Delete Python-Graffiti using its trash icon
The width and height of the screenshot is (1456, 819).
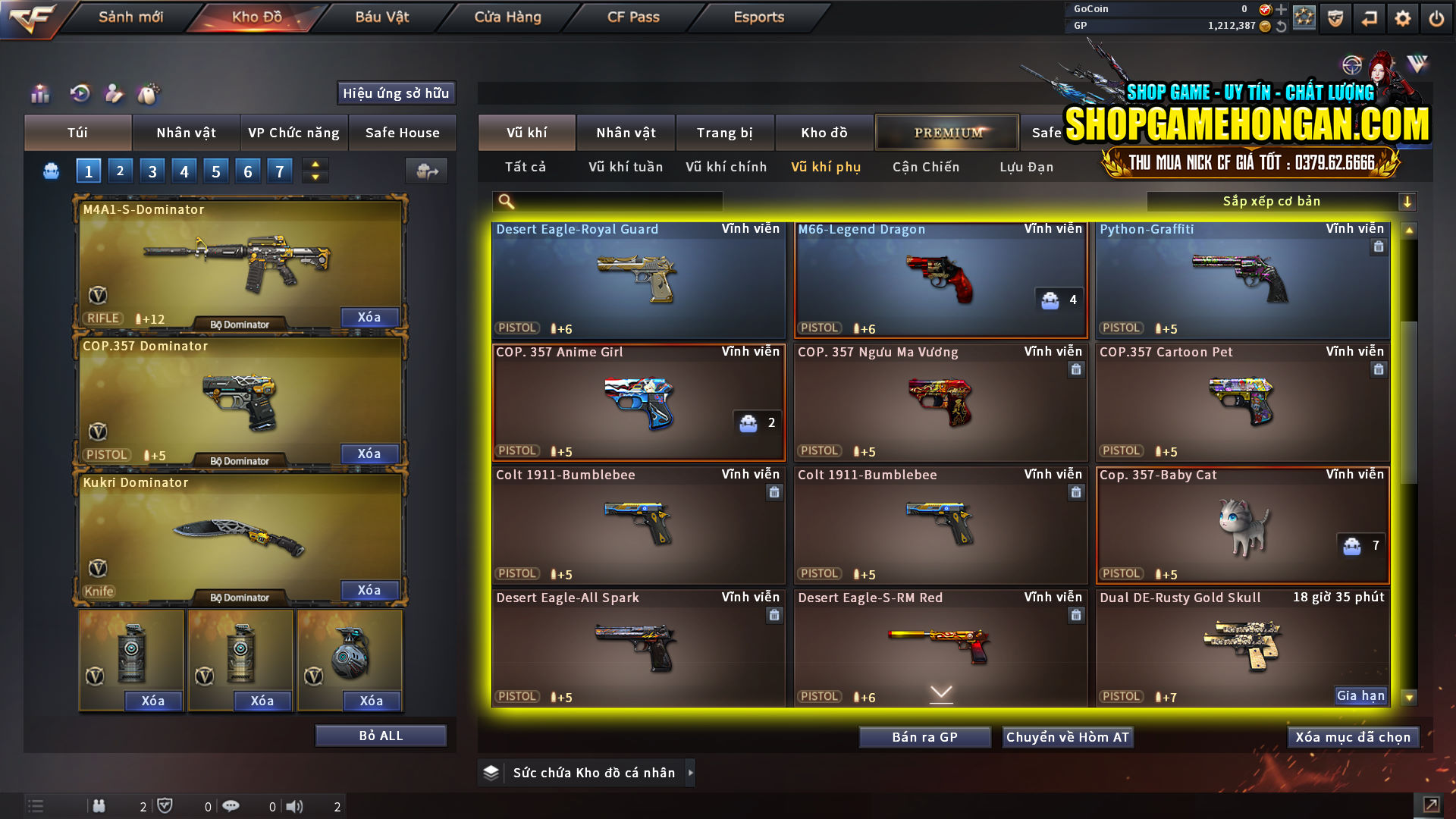(1378, 246)
